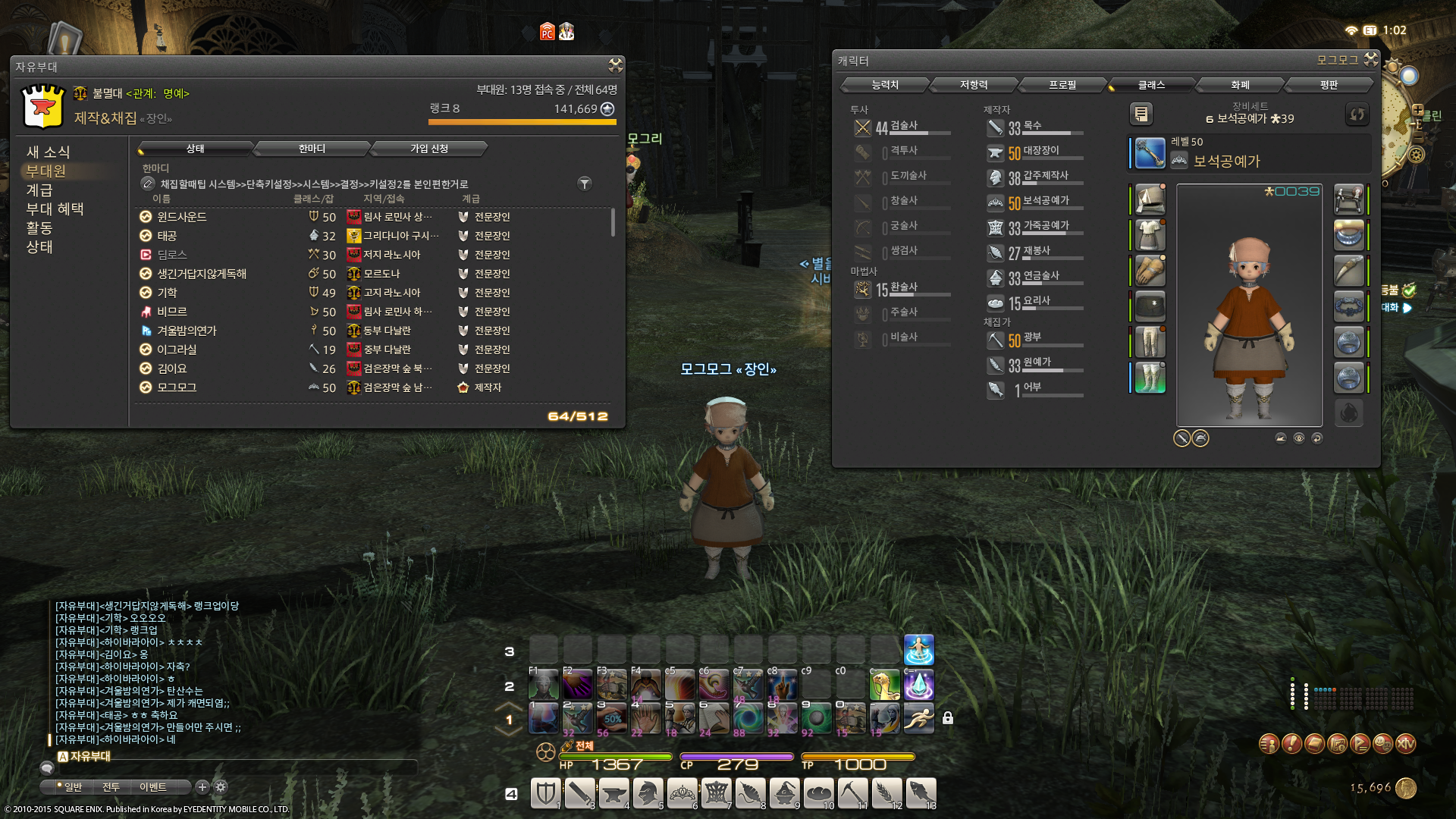Click the sprint running-figure hotbar icon
The height and width of the screenshot is (819, 1456).
tap(918, 717)
